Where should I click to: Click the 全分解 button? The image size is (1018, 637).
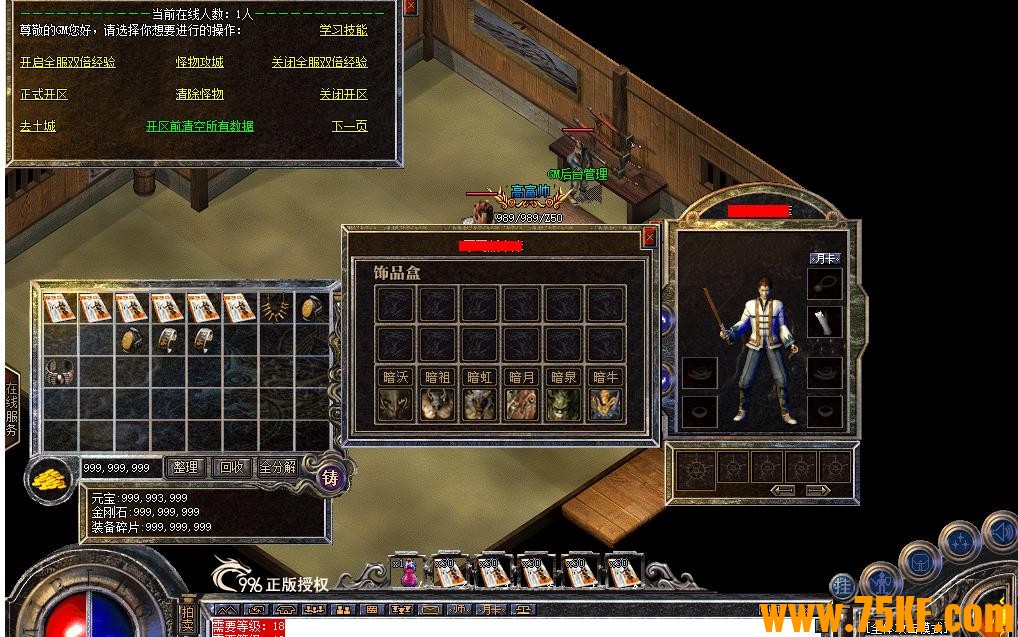[x=277, y=467]
